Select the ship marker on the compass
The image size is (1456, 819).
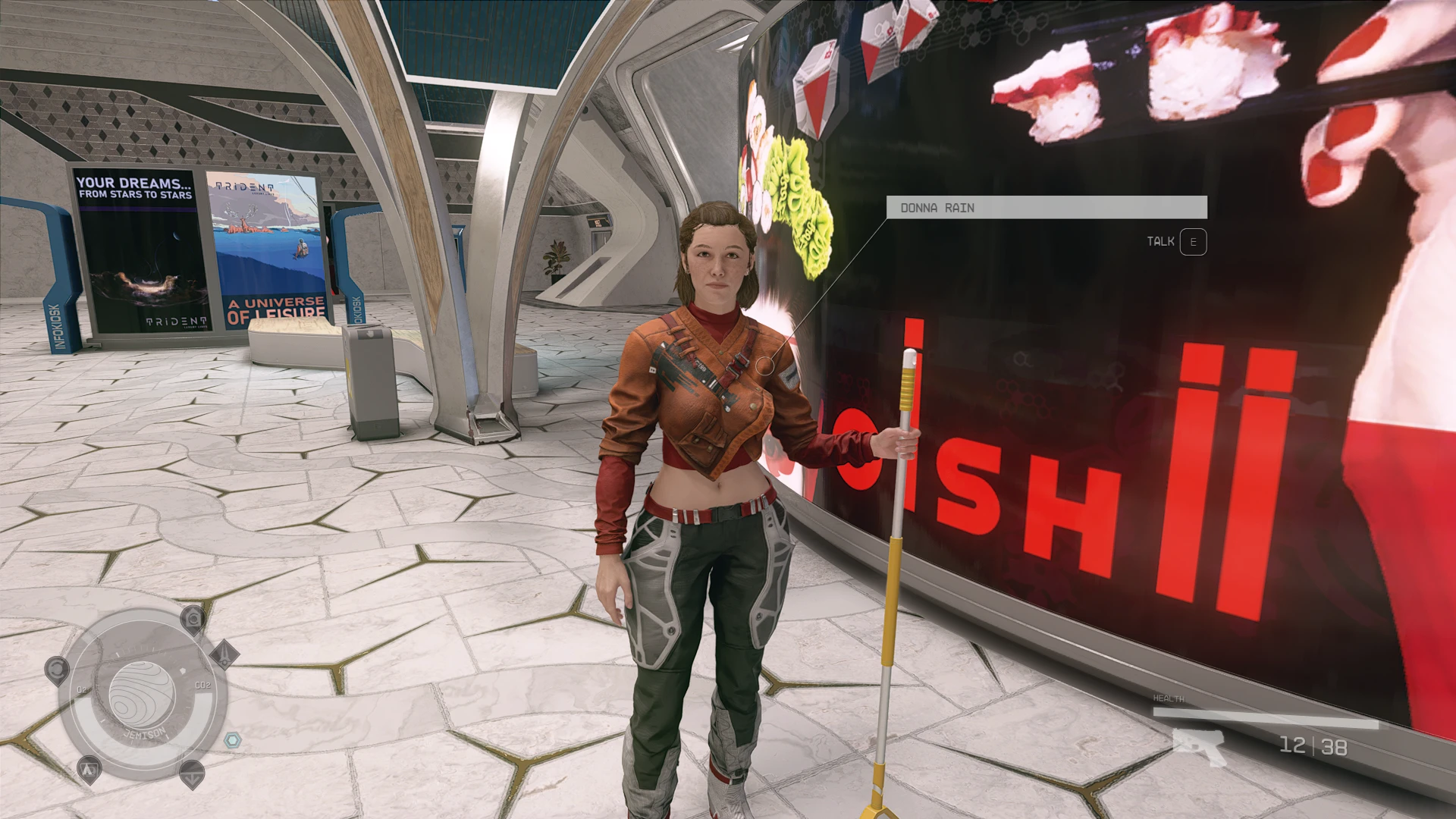[x=224, y=654]
